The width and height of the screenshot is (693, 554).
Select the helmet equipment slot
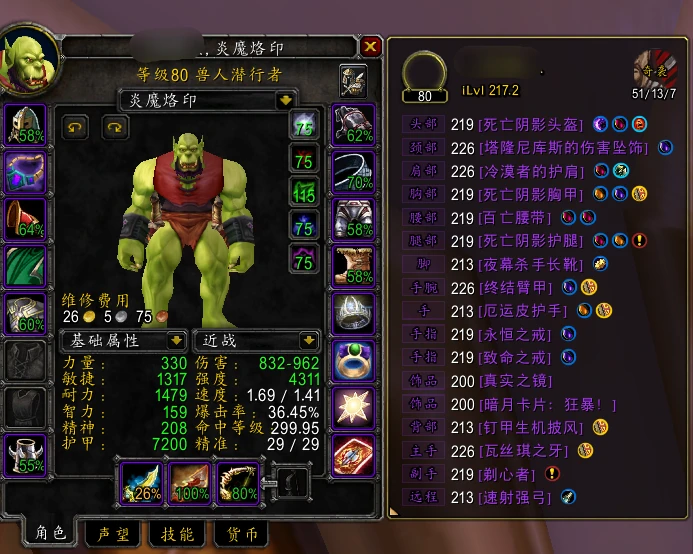pyautogui.click(x=25, y=124)
